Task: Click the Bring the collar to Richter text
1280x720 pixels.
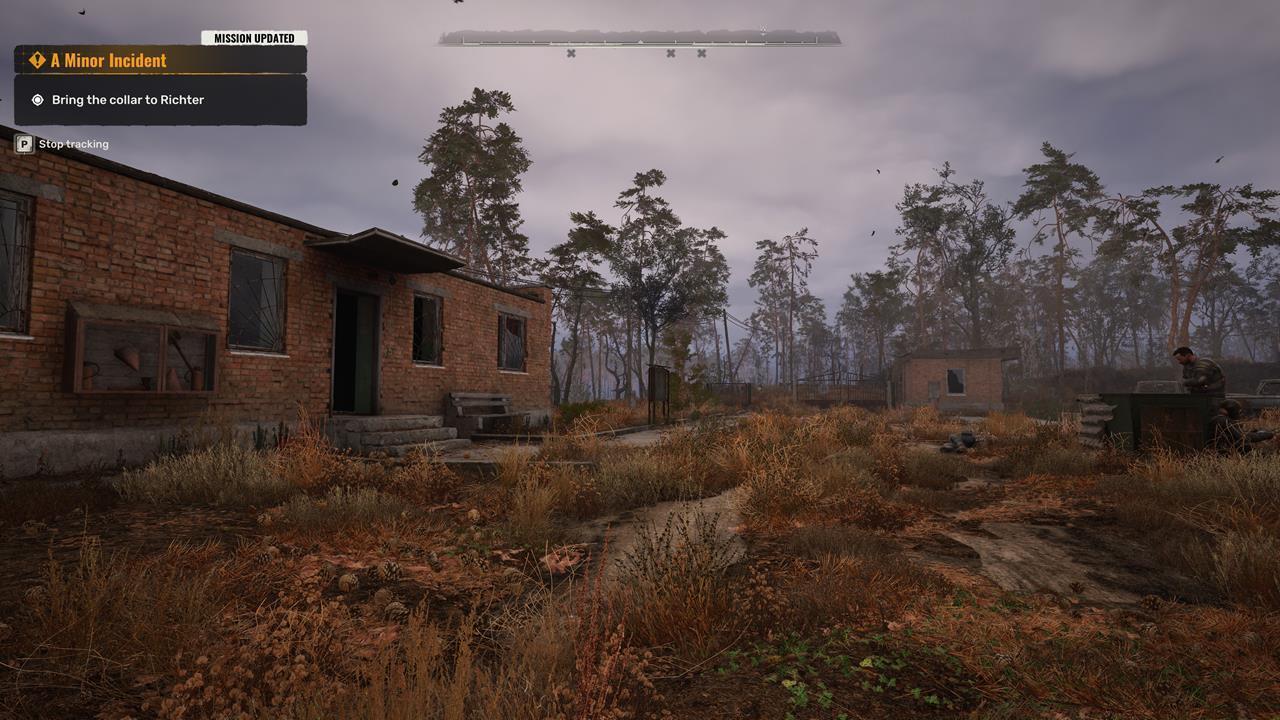Action: [127, 99]
